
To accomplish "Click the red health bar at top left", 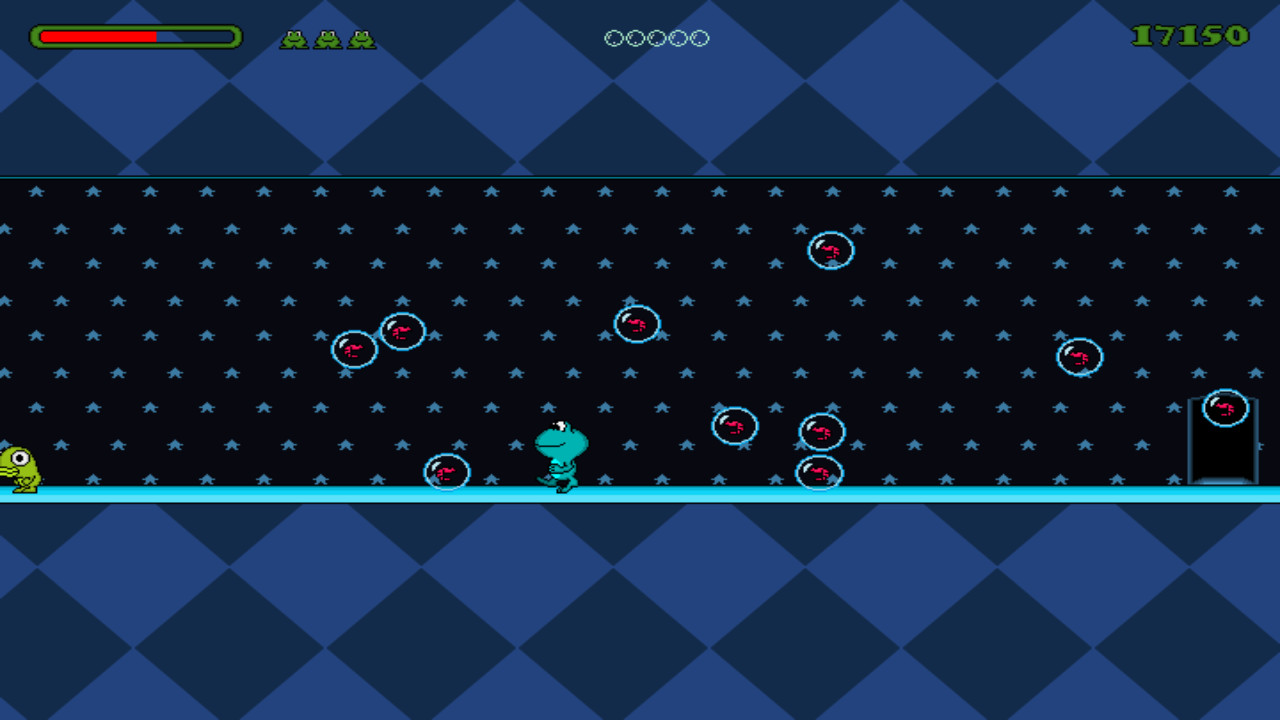I will [100, 36].
